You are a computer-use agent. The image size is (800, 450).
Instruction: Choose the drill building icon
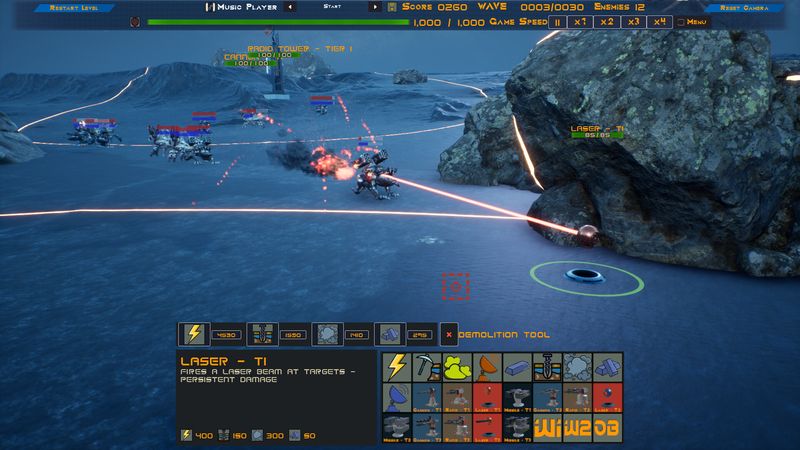547,366
